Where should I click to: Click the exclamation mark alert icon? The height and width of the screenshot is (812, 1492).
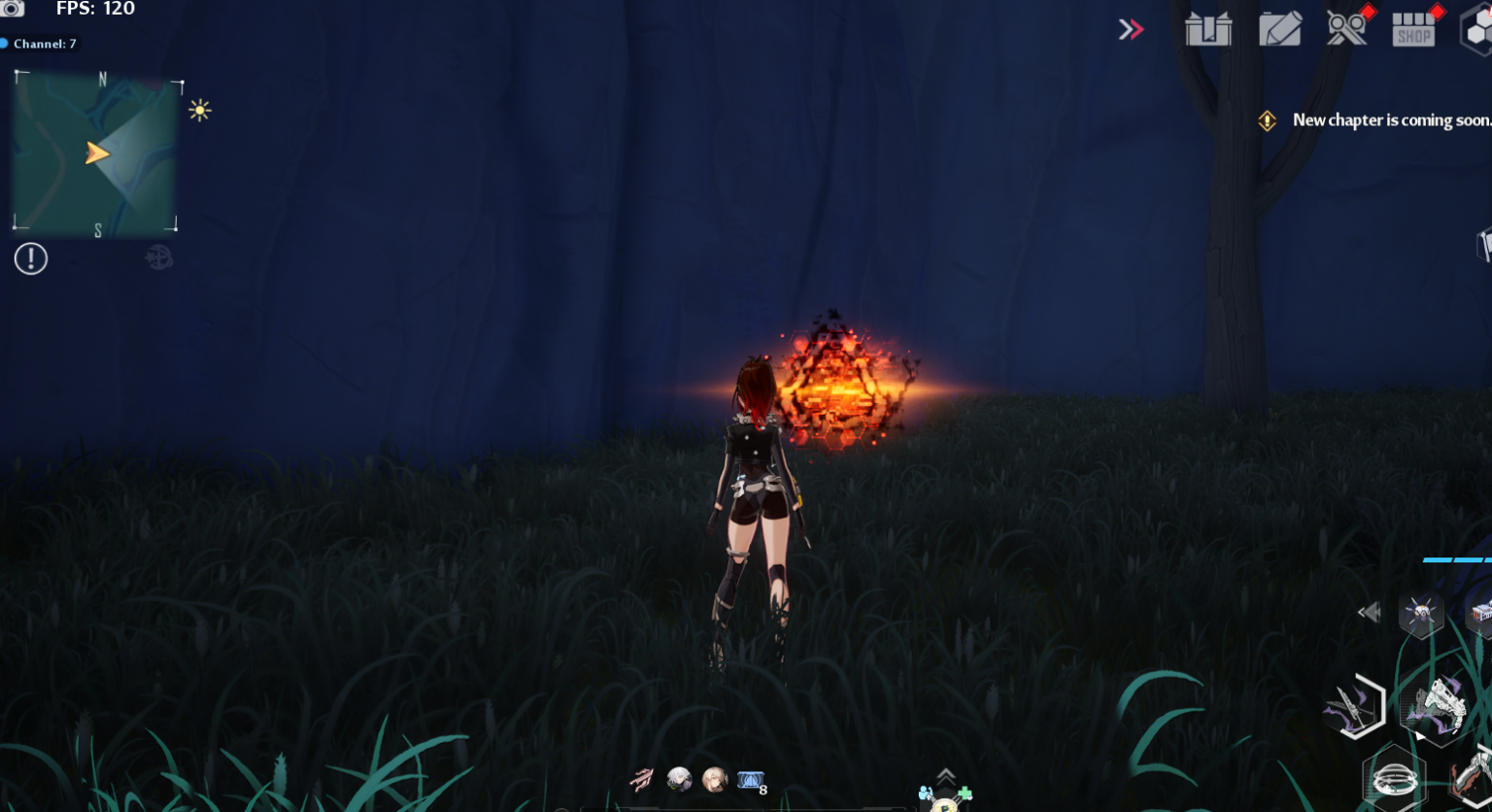tap(31, 258)
